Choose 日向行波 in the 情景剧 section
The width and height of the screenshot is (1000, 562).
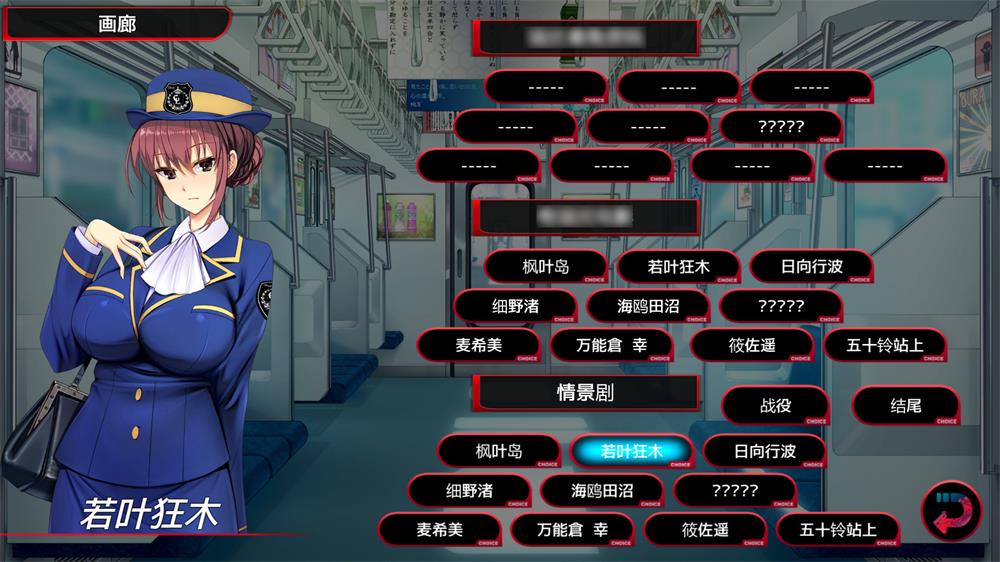tap(764, 451)
